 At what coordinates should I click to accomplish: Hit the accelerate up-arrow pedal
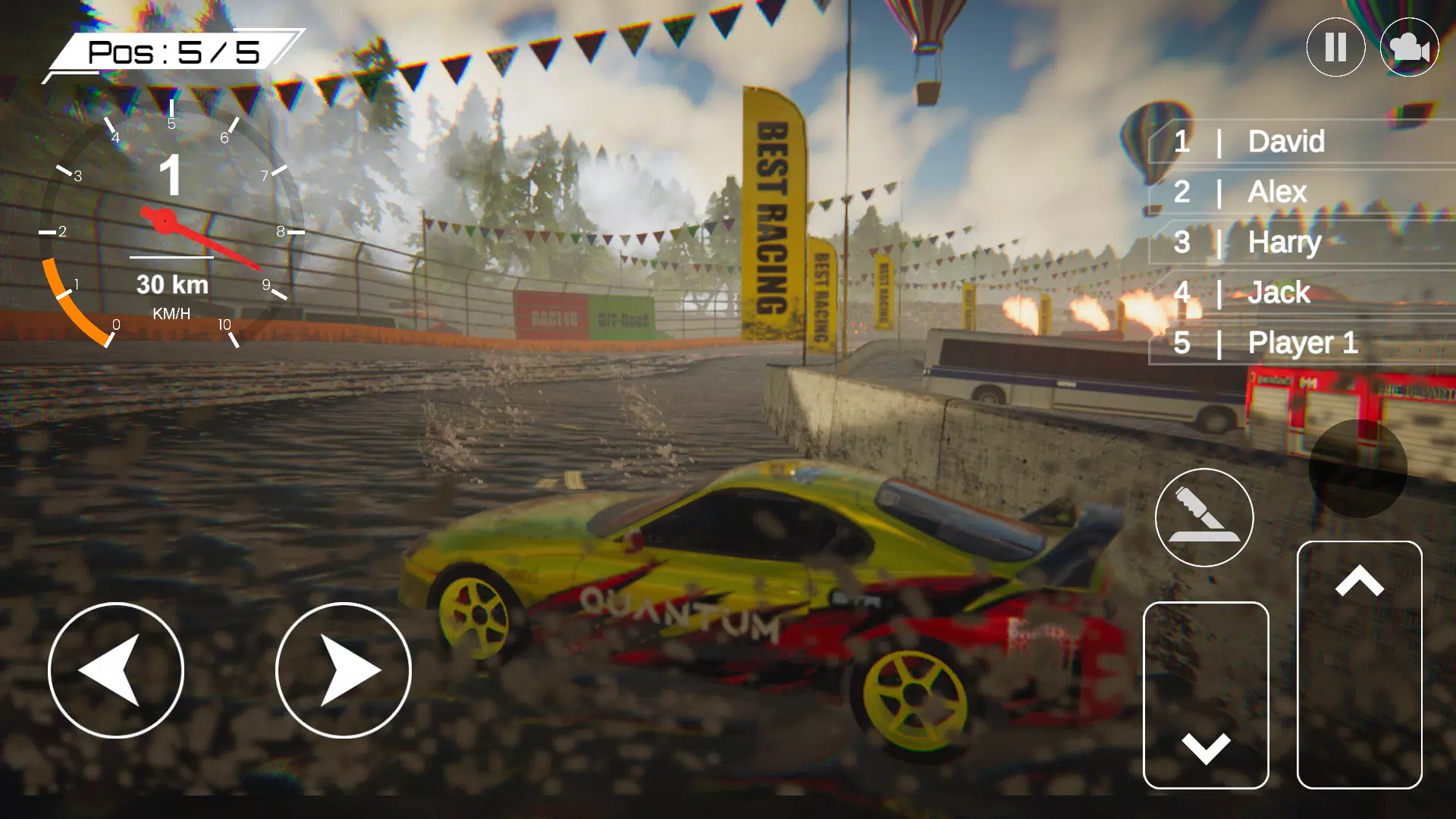point(1359,664)
